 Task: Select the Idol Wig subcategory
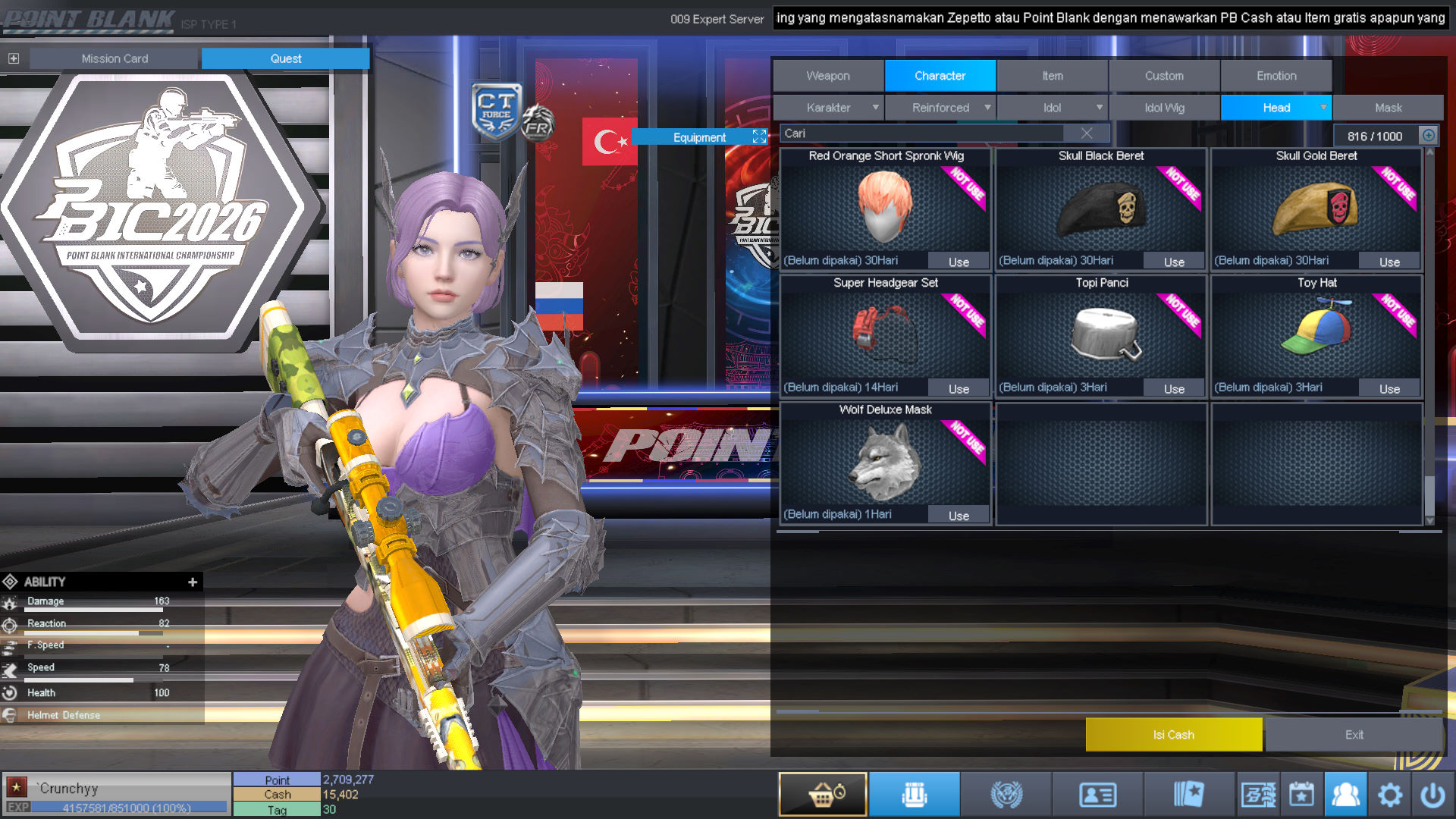(1164, 108)
